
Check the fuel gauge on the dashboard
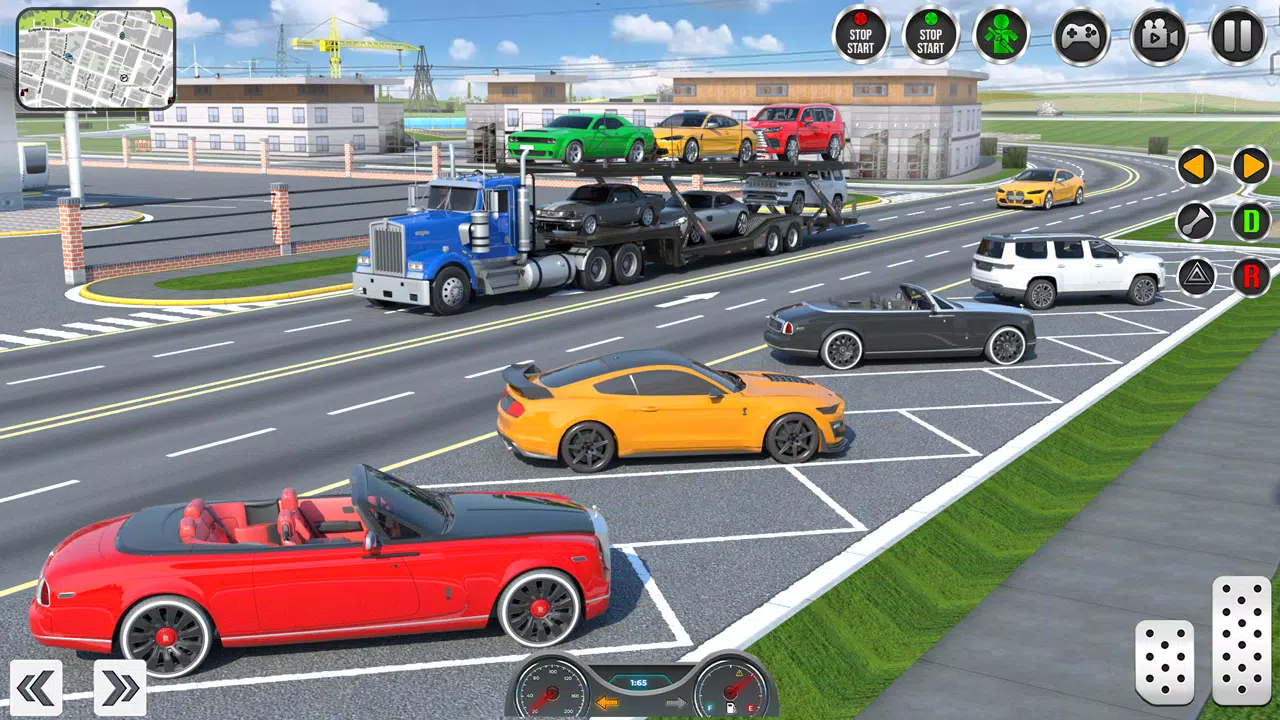point(731,690)
